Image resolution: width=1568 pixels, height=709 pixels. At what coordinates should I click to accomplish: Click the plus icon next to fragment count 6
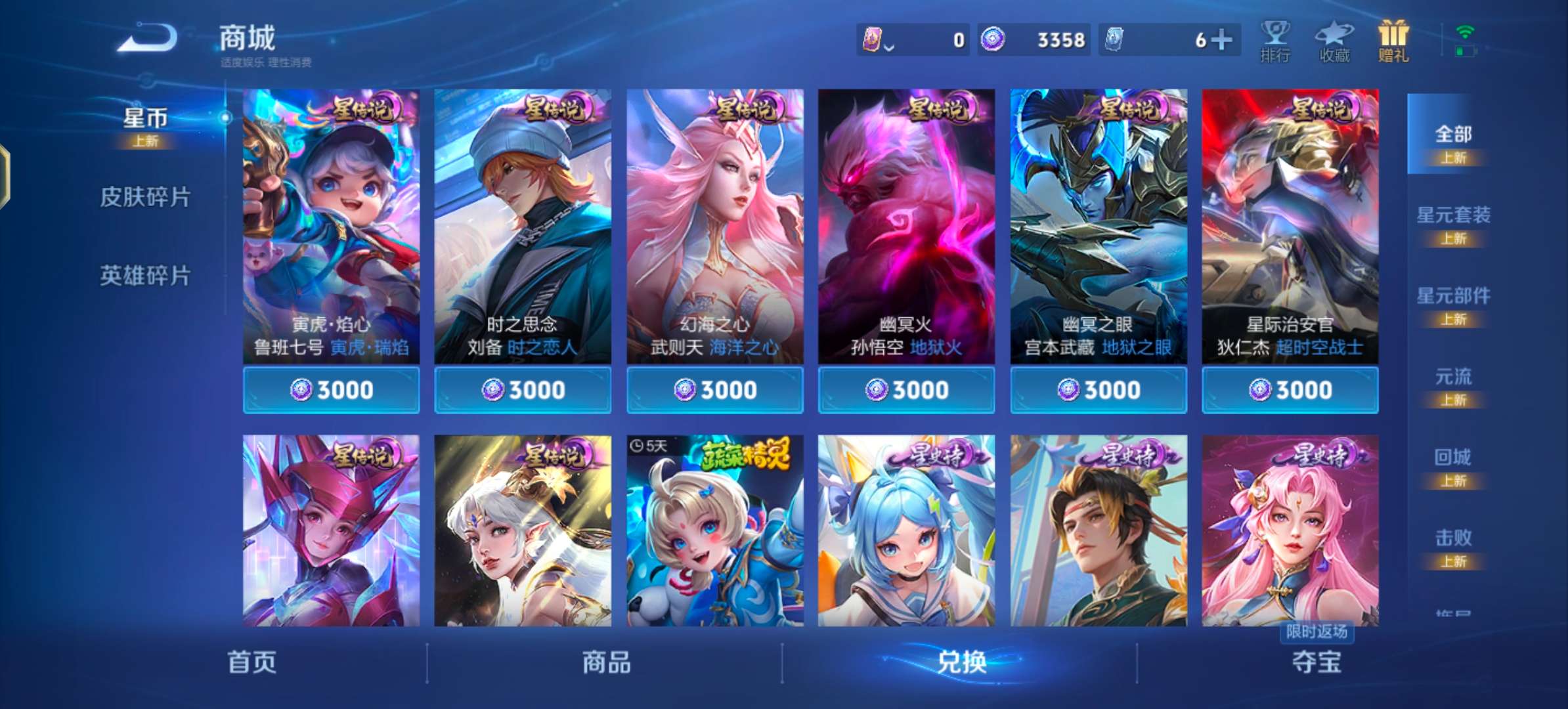tap(1223, 41)
